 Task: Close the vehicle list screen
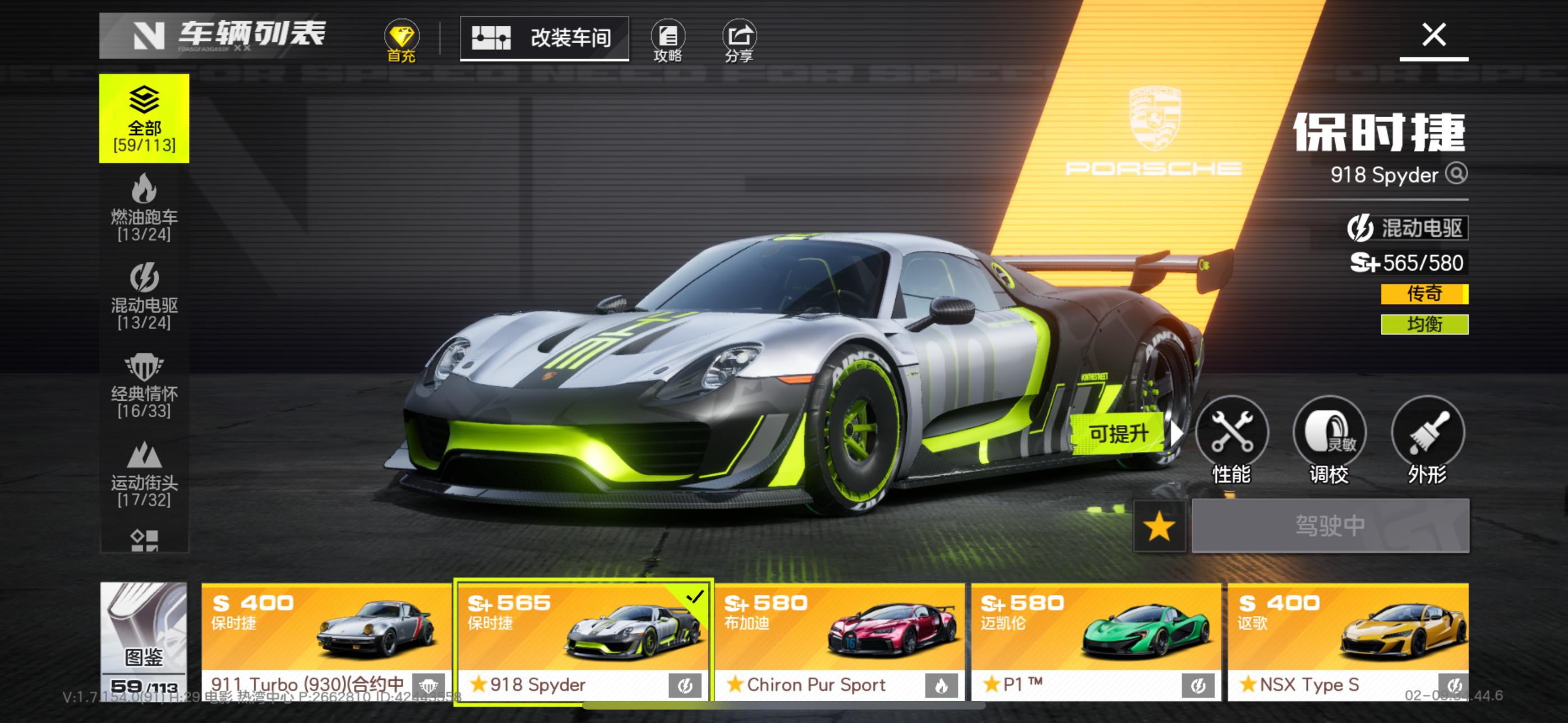tap(1433, 35)
